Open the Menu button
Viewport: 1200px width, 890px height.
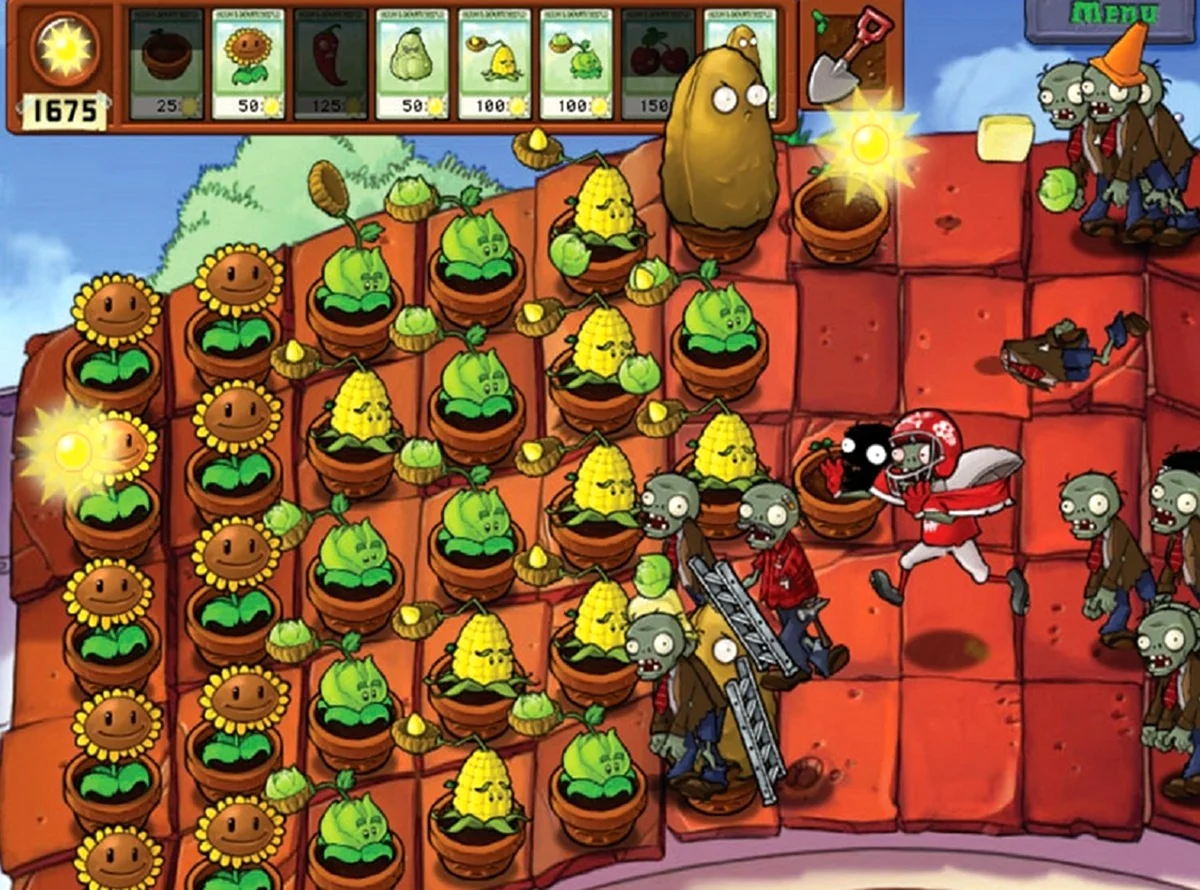pyautogui.click(x=1112, y=18)
